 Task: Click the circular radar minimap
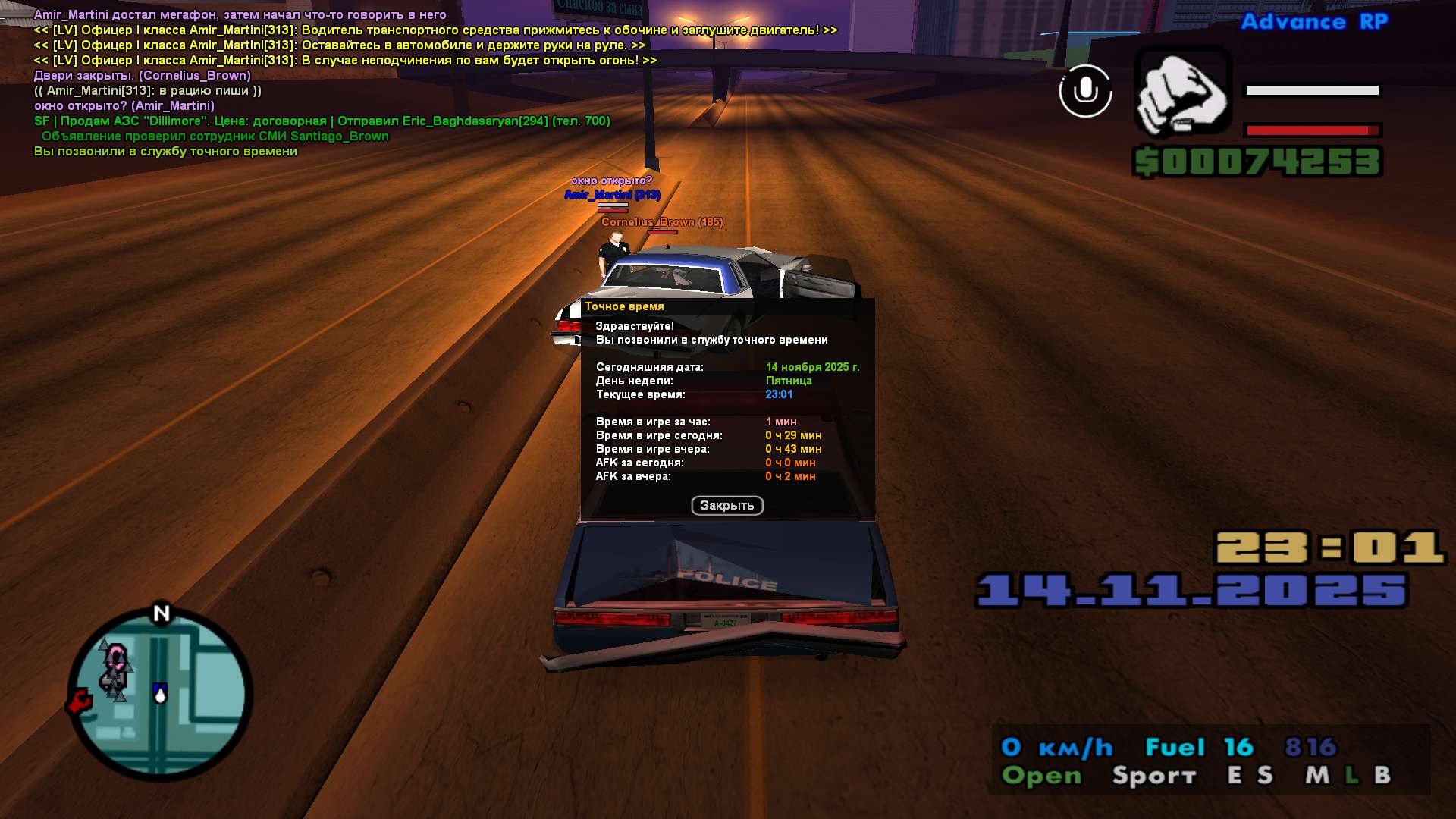161,695
